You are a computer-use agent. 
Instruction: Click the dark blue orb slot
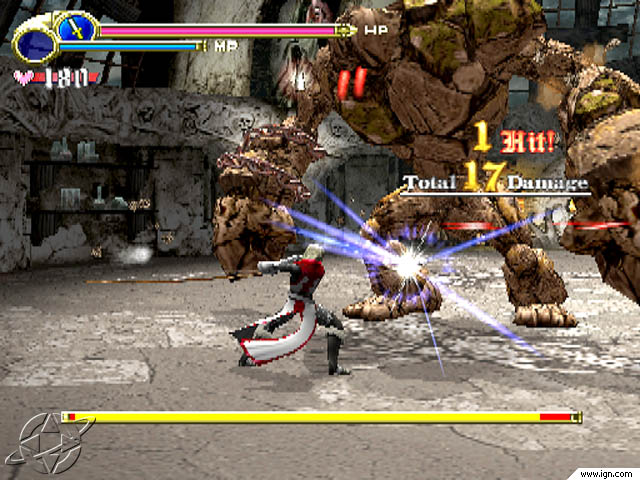[x=35, y=44]
